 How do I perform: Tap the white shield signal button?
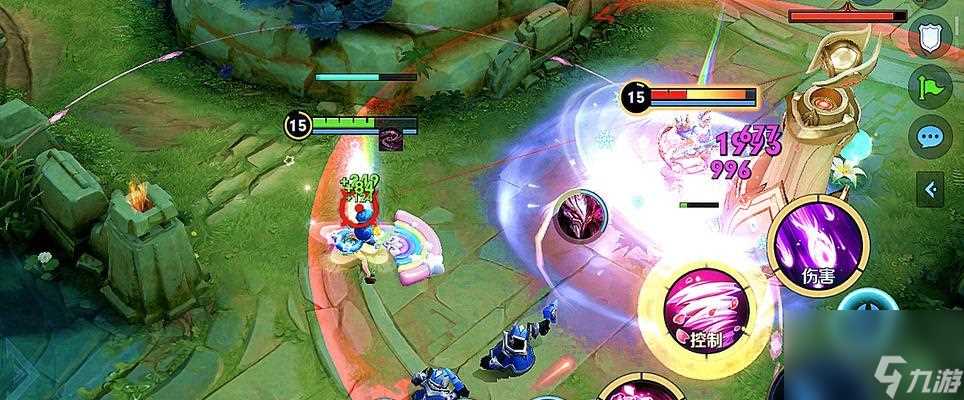(929, 39)
